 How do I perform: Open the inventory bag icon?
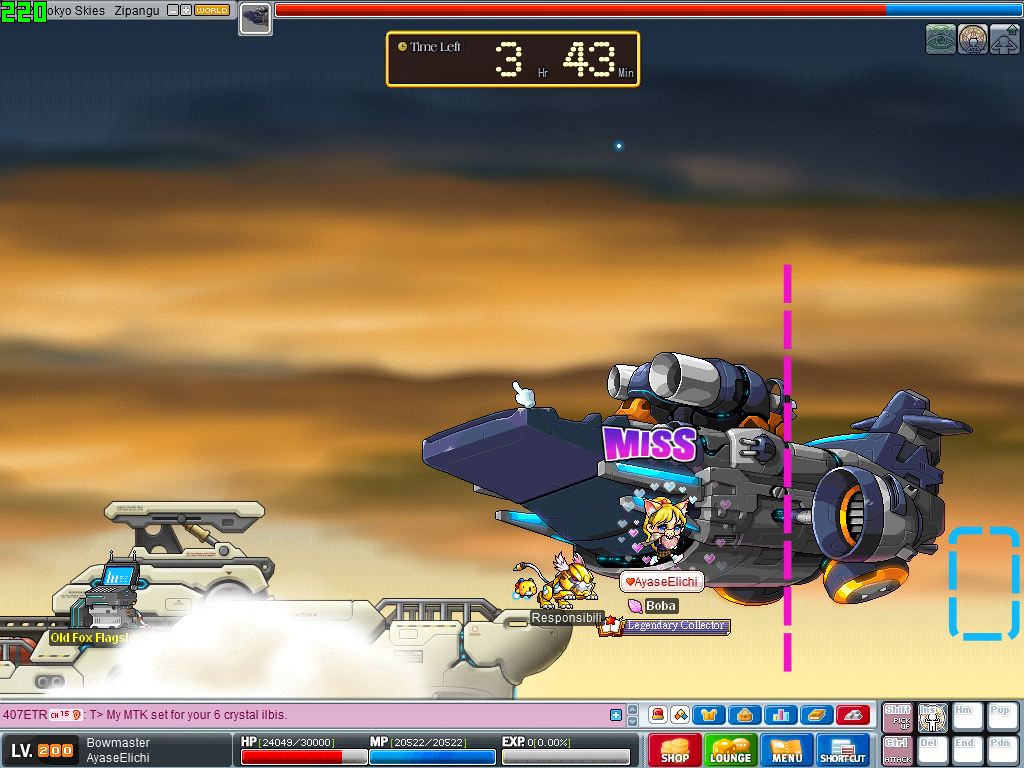point(744,715)
